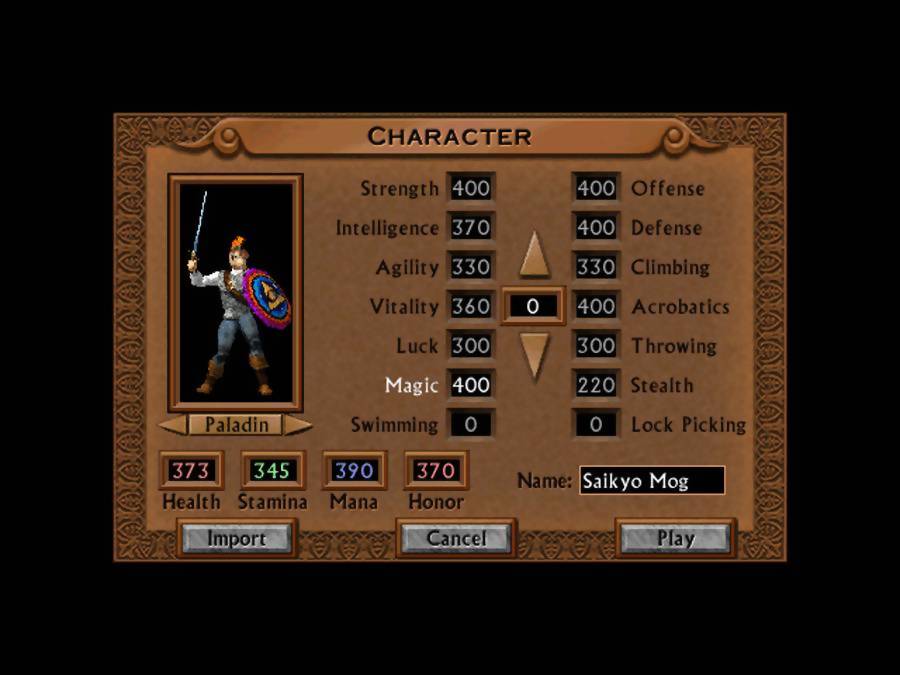Switch to the next class with right arrow

tap(298, 425)
